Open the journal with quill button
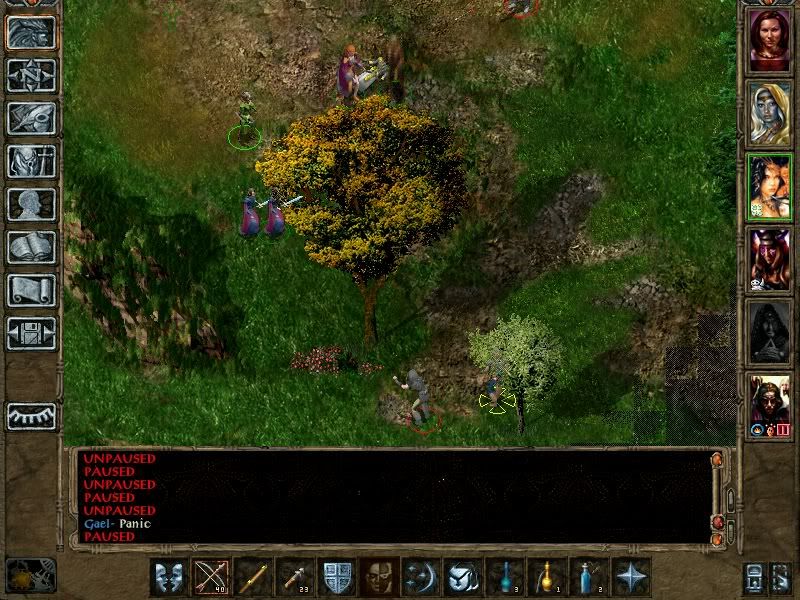800x600 pixels. [x=31, y=118]
